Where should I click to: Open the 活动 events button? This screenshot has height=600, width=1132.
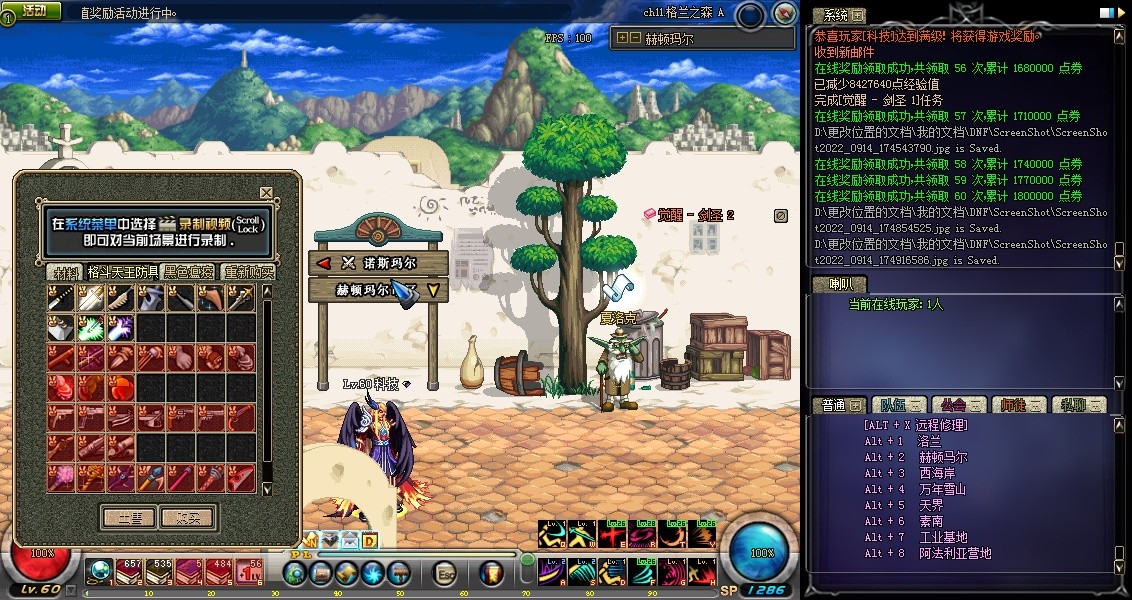[x=33, y=11]
